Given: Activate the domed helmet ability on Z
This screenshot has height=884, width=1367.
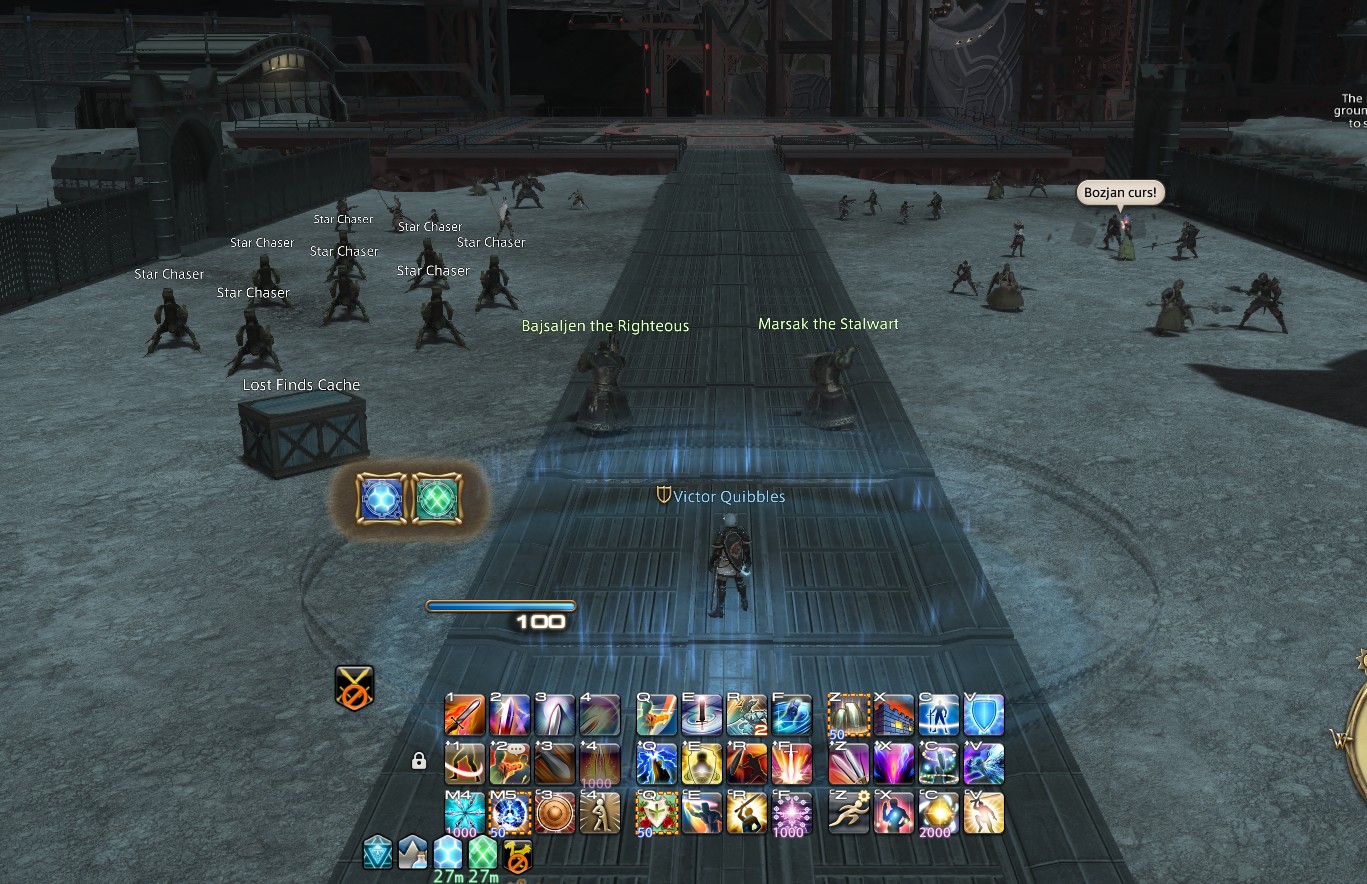Looking at the screenshot, I should click(x=849, y=715).
